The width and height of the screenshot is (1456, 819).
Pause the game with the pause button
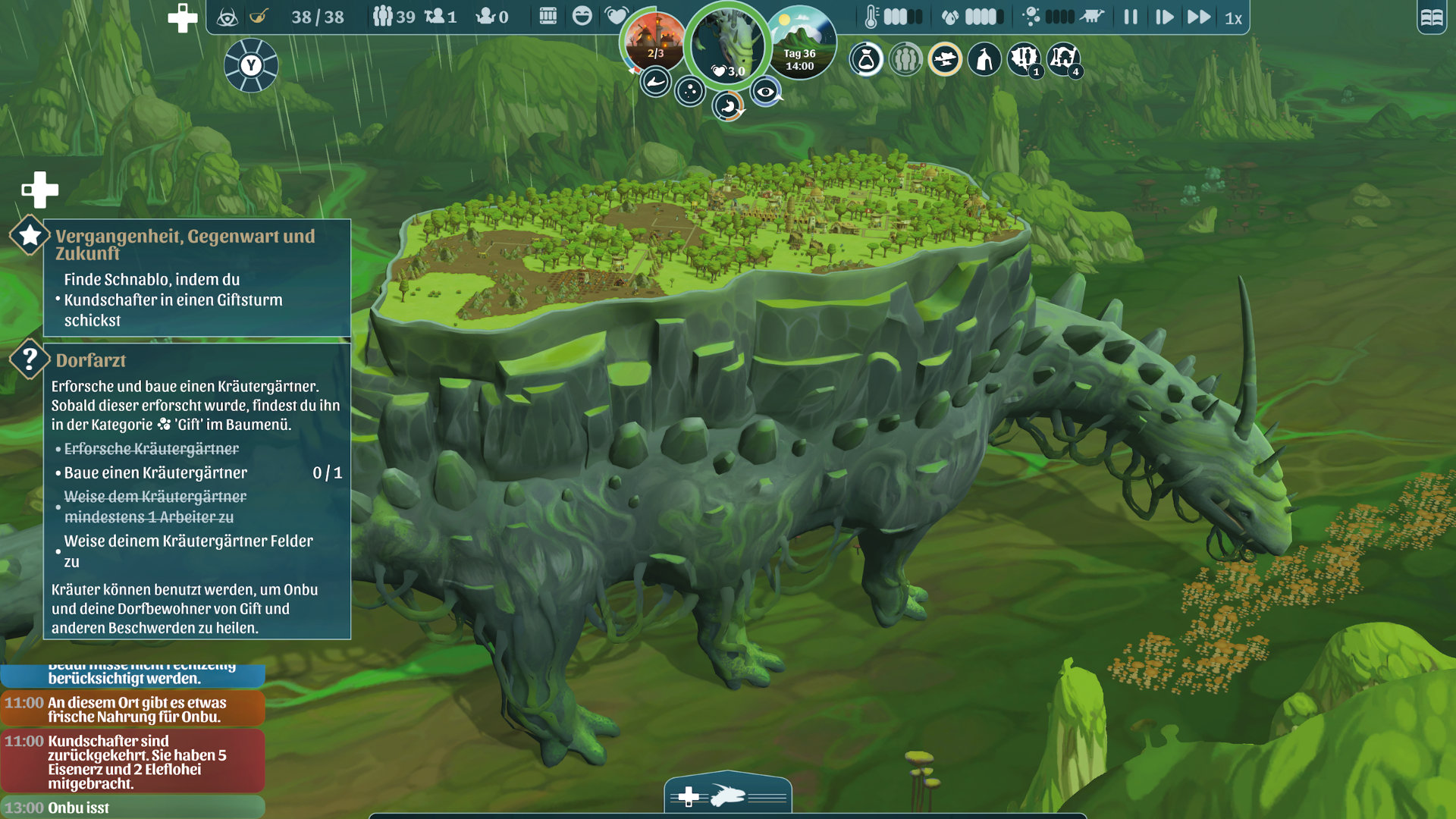click(x=1131, y=17)
